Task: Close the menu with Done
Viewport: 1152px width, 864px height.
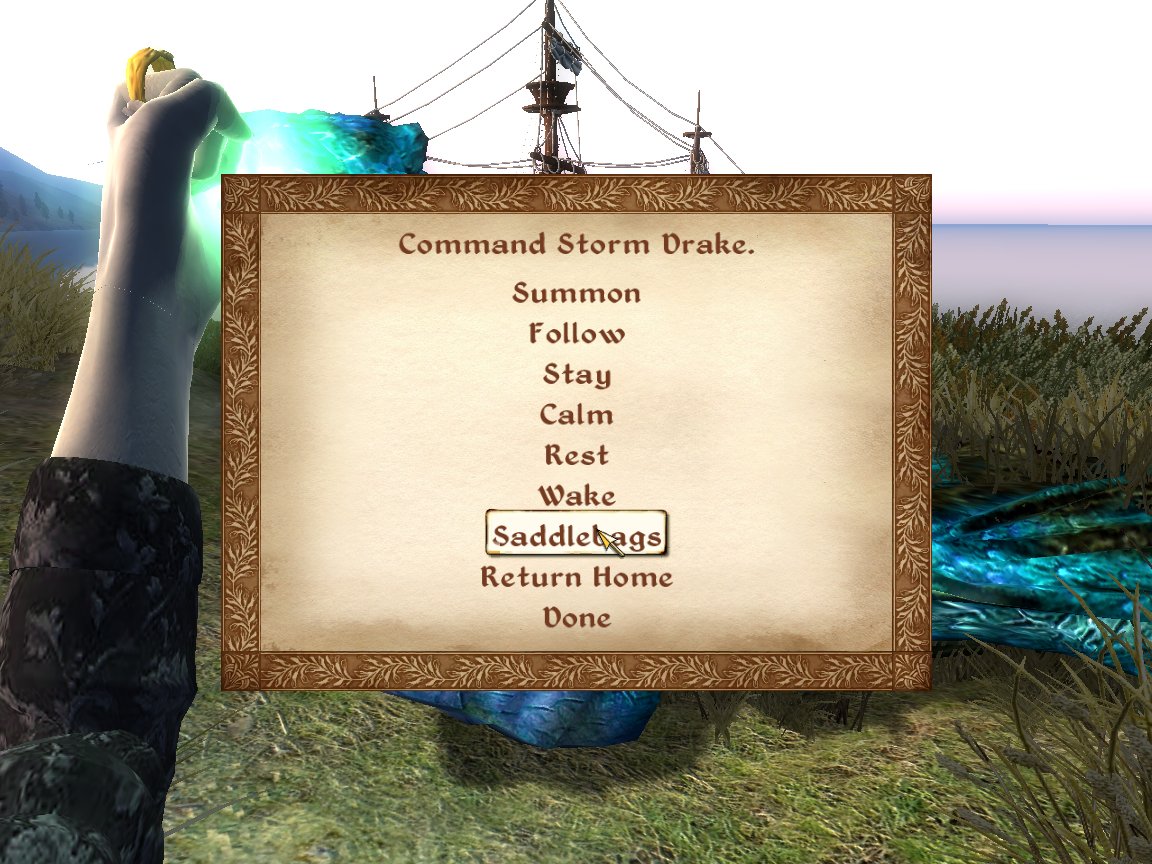Action: (576, 617)
